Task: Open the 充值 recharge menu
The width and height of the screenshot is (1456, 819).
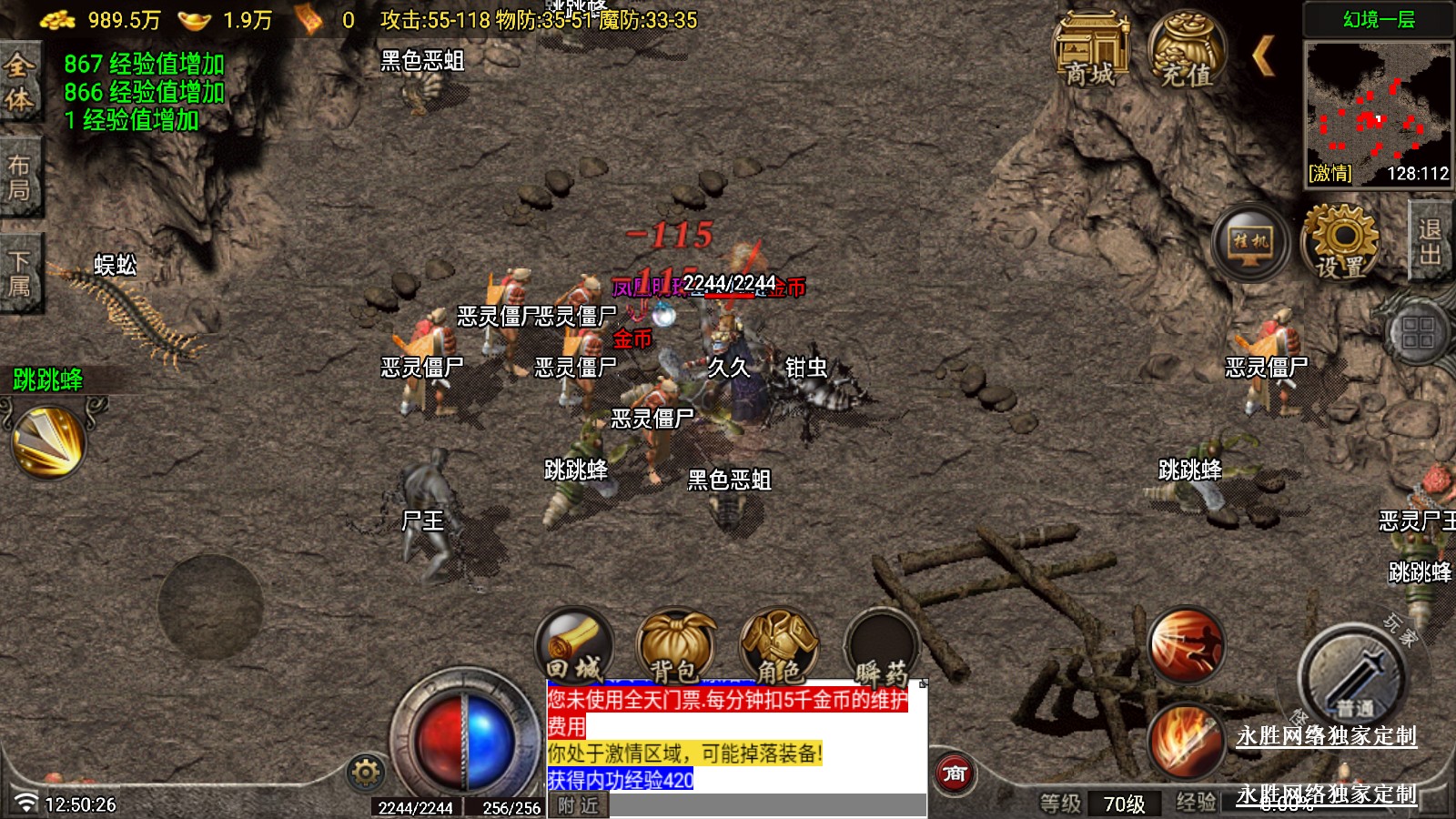Action: click(x=1186, y=50)
